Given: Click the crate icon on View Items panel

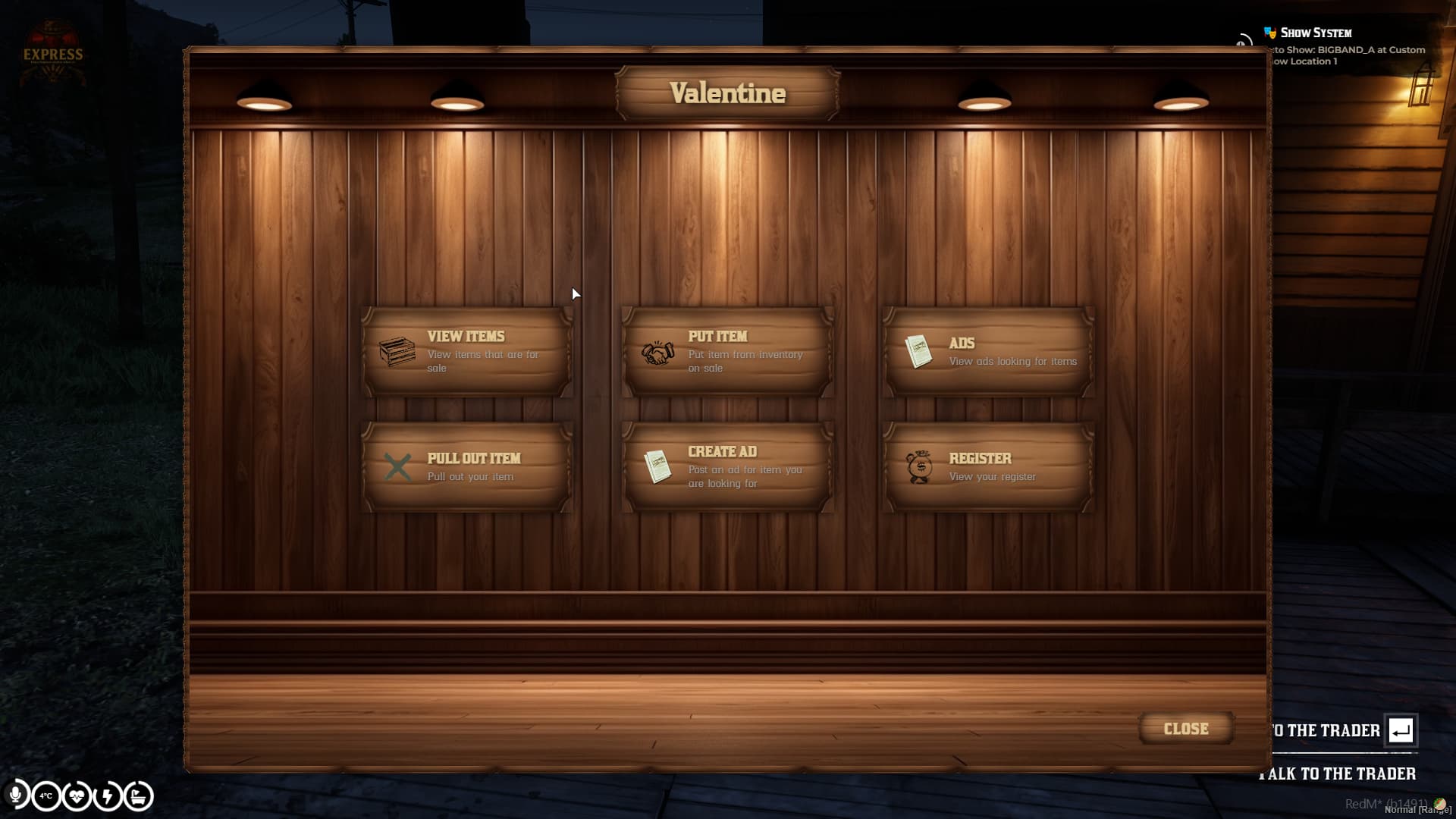Looking at the screenshot, I should pos(397,353).
